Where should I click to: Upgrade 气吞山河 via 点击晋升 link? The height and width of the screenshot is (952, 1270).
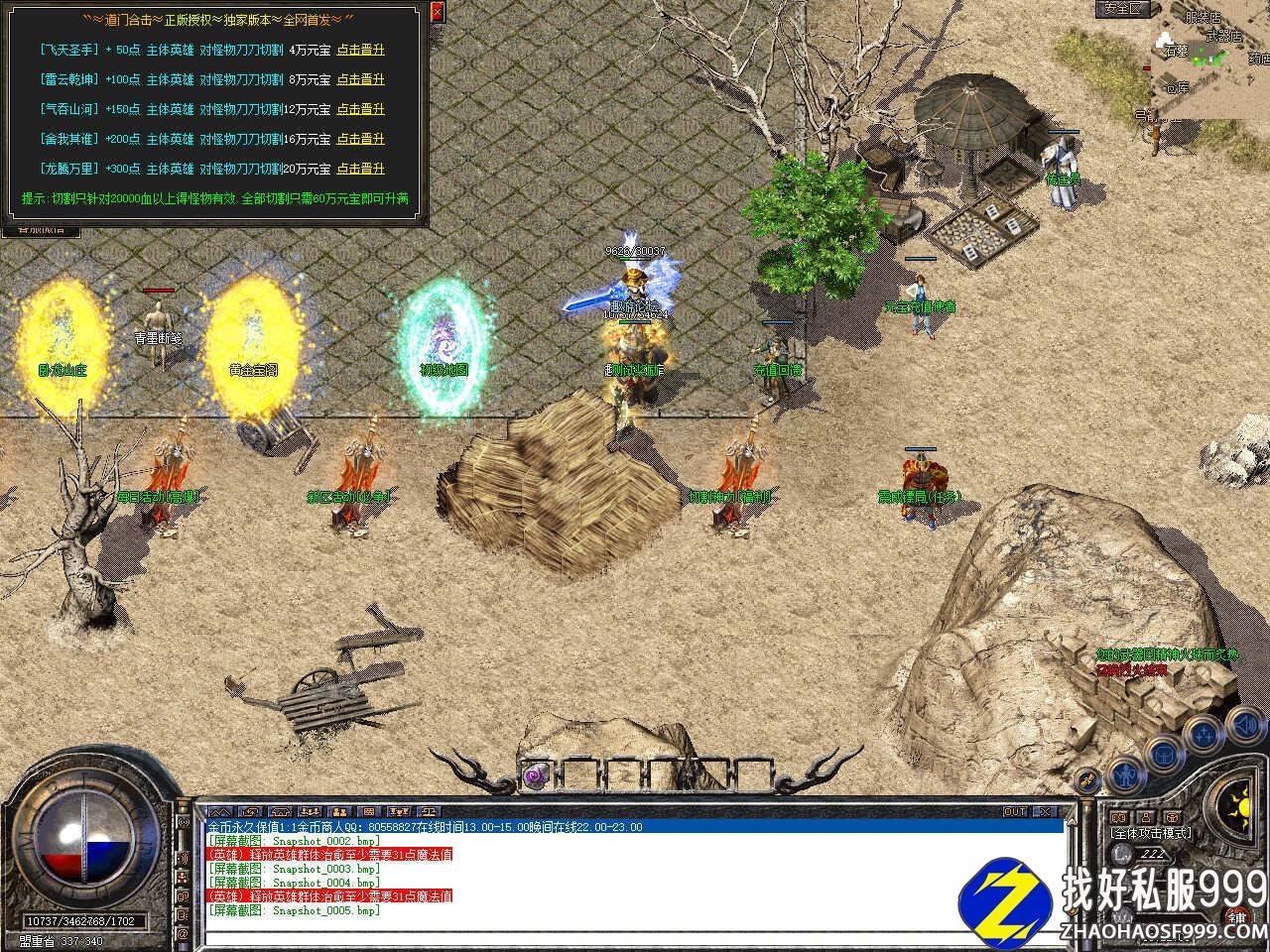(360, 109)
